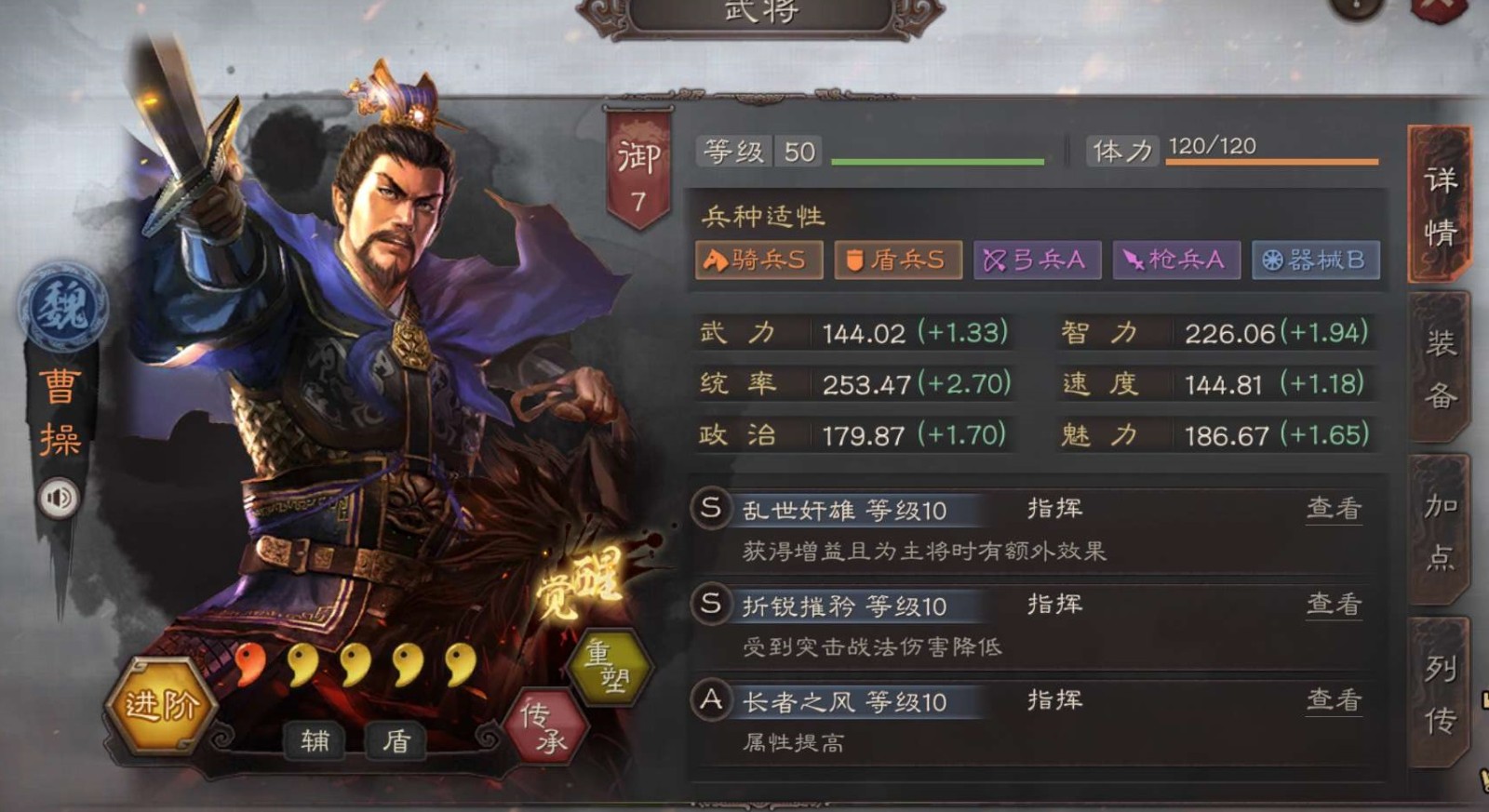Select the 弓兵A archer aptitude icon

[1036, 260]
